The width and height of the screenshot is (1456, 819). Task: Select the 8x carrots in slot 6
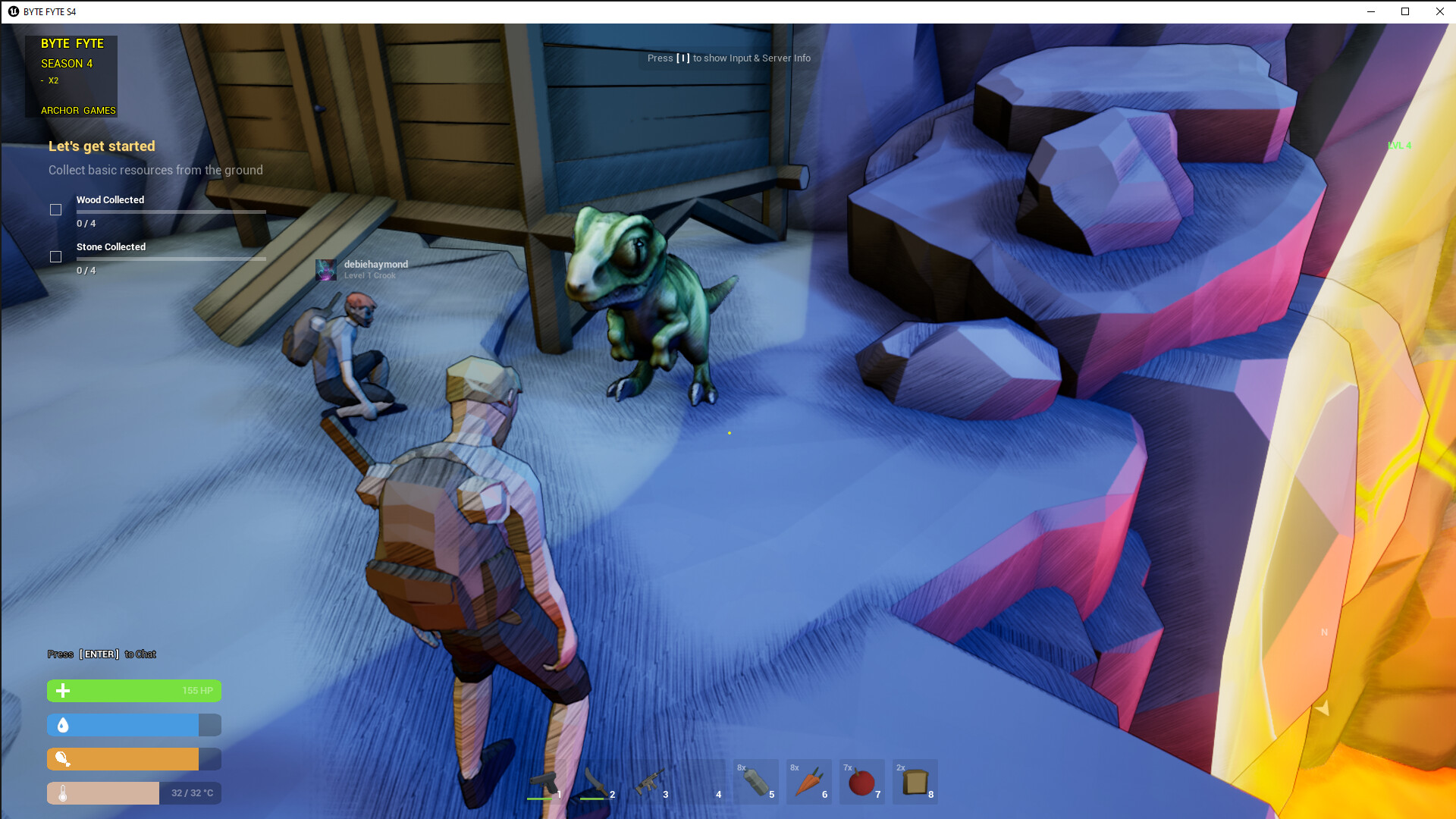(809, 781)
